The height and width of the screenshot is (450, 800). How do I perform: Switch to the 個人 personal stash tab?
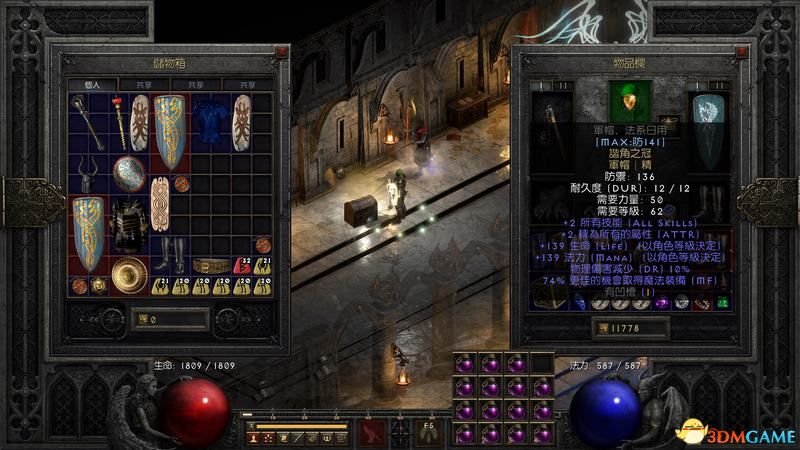[x=93, y=84]
